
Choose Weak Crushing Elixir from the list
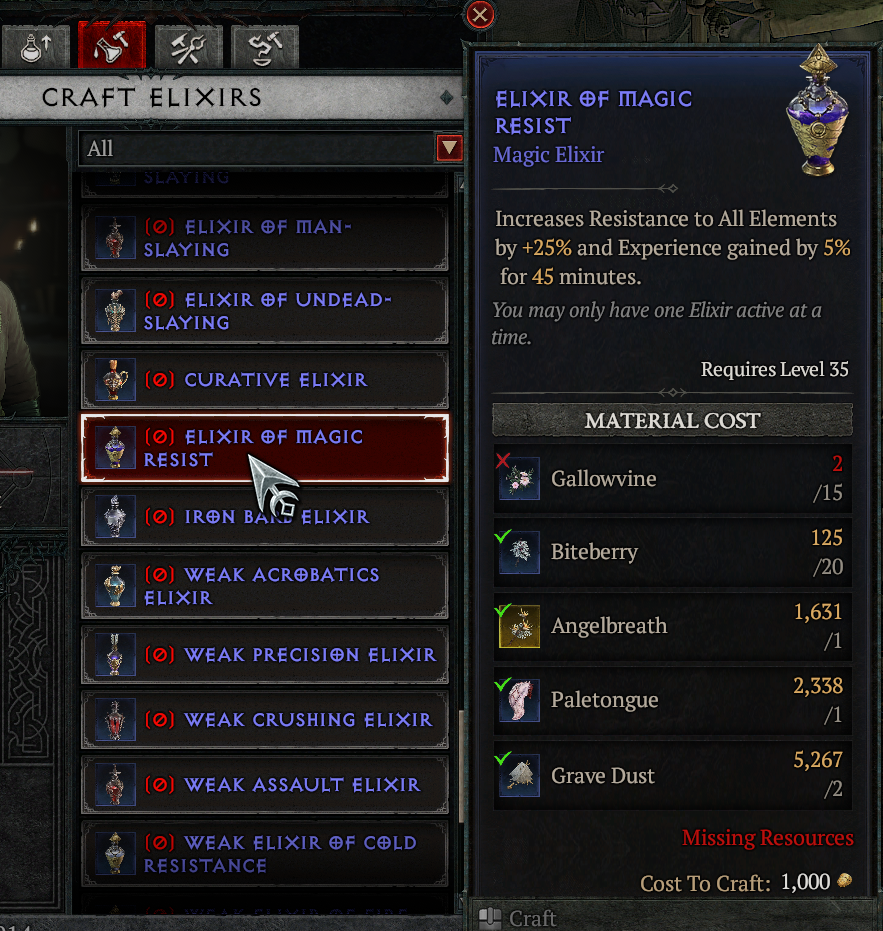tap(264, 720)
